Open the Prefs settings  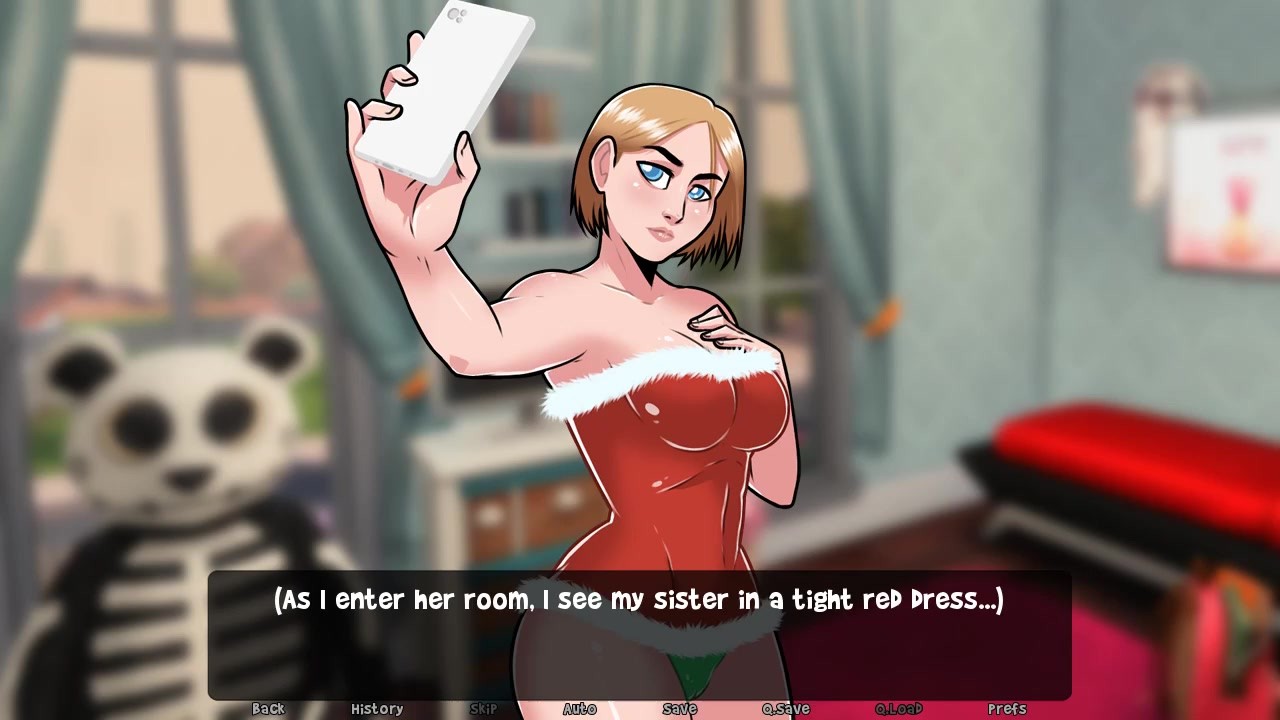coord(1007,709)
